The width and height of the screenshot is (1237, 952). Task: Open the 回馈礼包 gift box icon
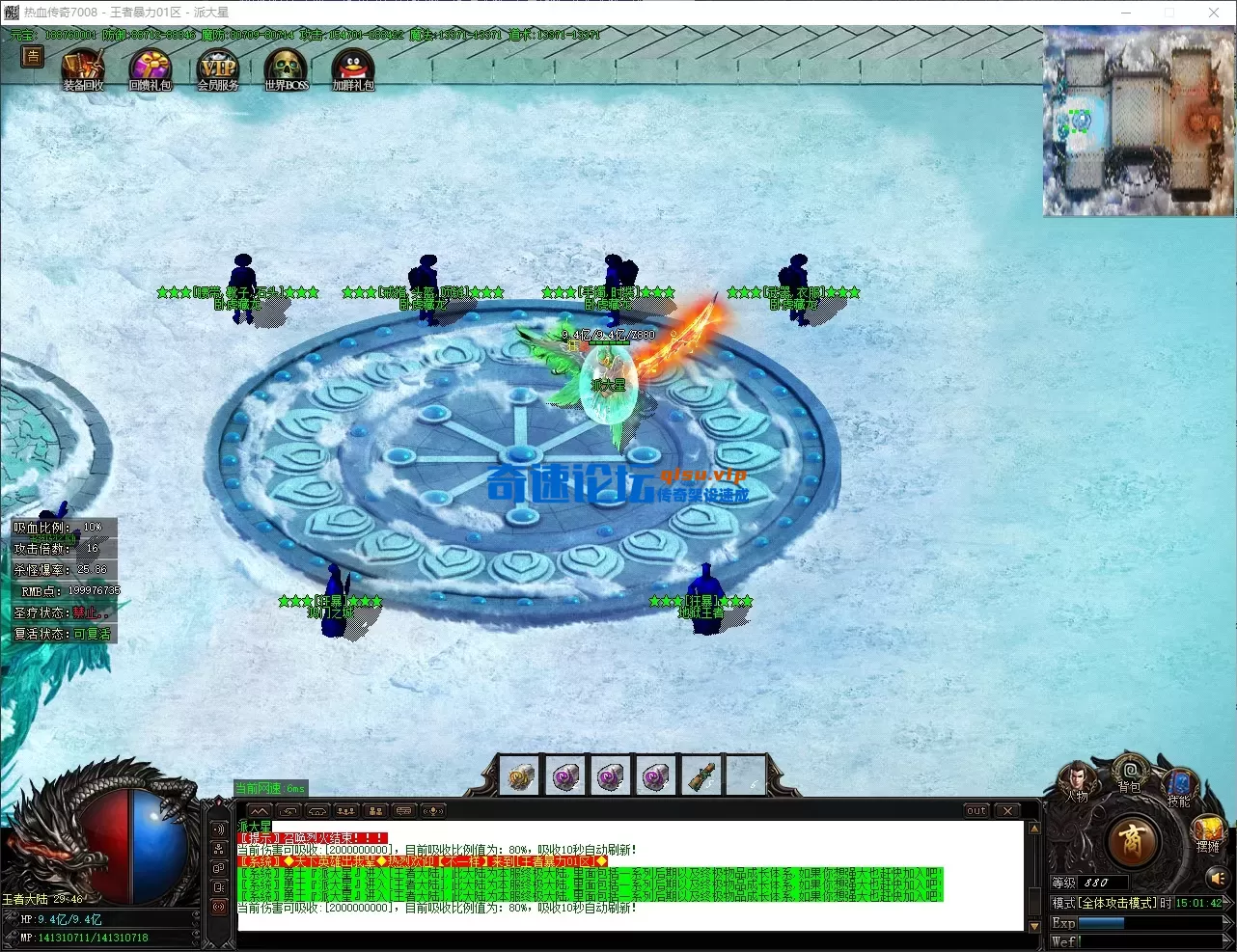coord(151,69)
